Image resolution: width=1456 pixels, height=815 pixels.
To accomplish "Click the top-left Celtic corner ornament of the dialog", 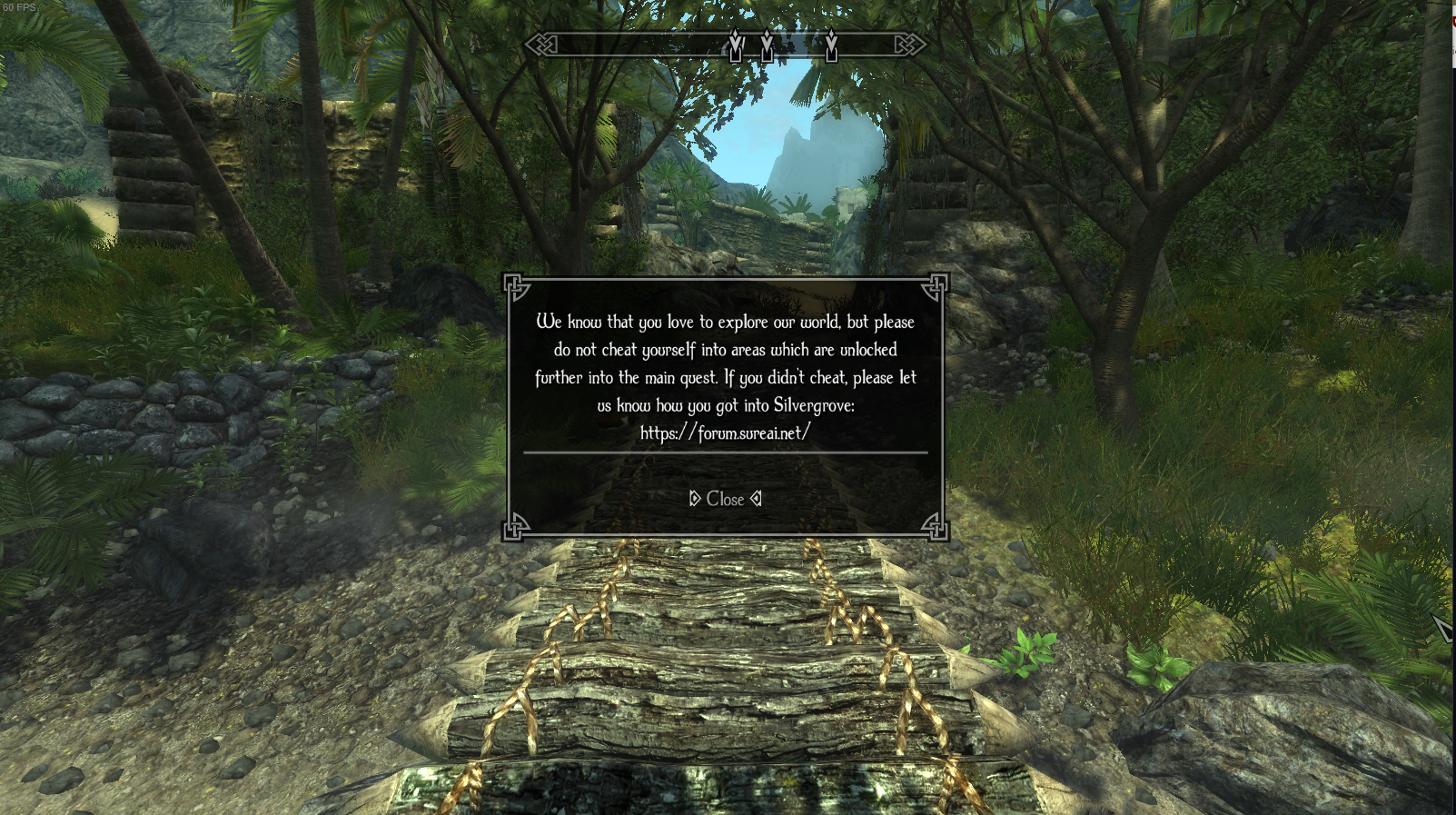I will (x=520, y=285).
